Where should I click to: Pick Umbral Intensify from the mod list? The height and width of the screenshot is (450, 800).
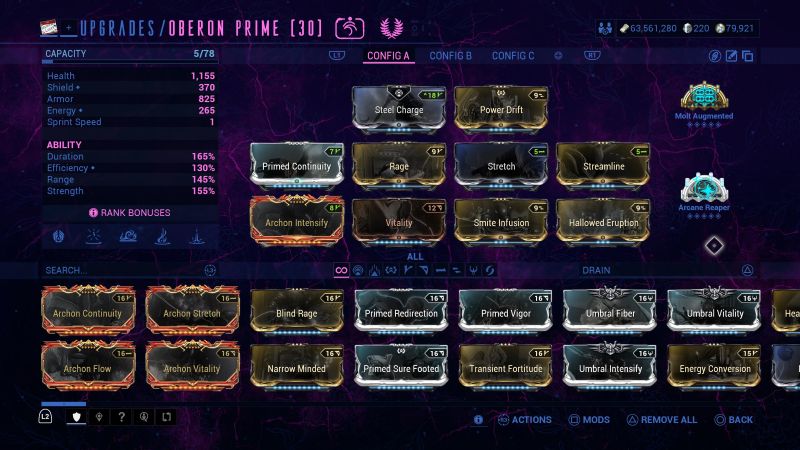click(x=609, y=368)
